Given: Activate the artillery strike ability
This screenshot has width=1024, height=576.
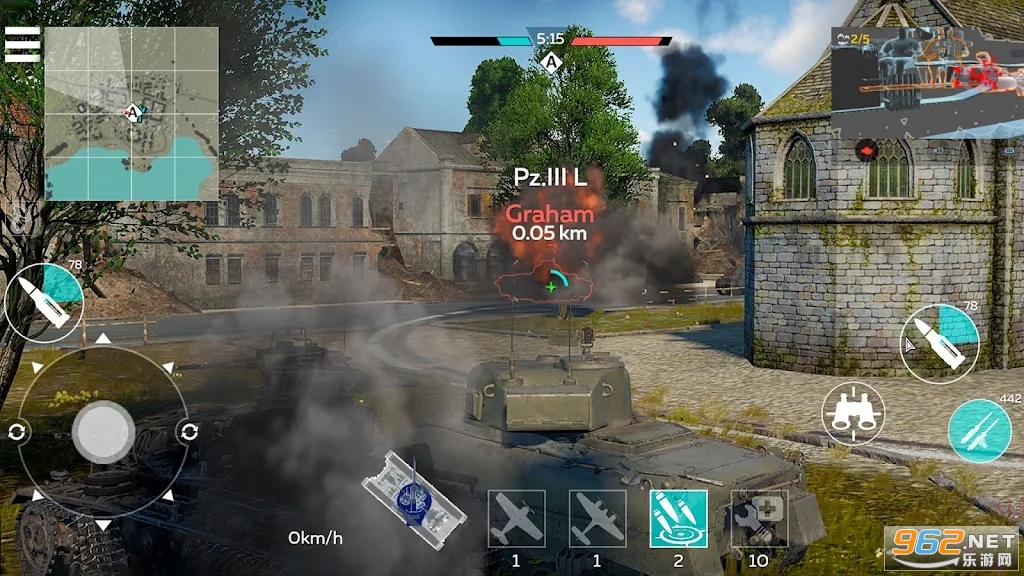Looking at the screenshot, I should point(678,519).
